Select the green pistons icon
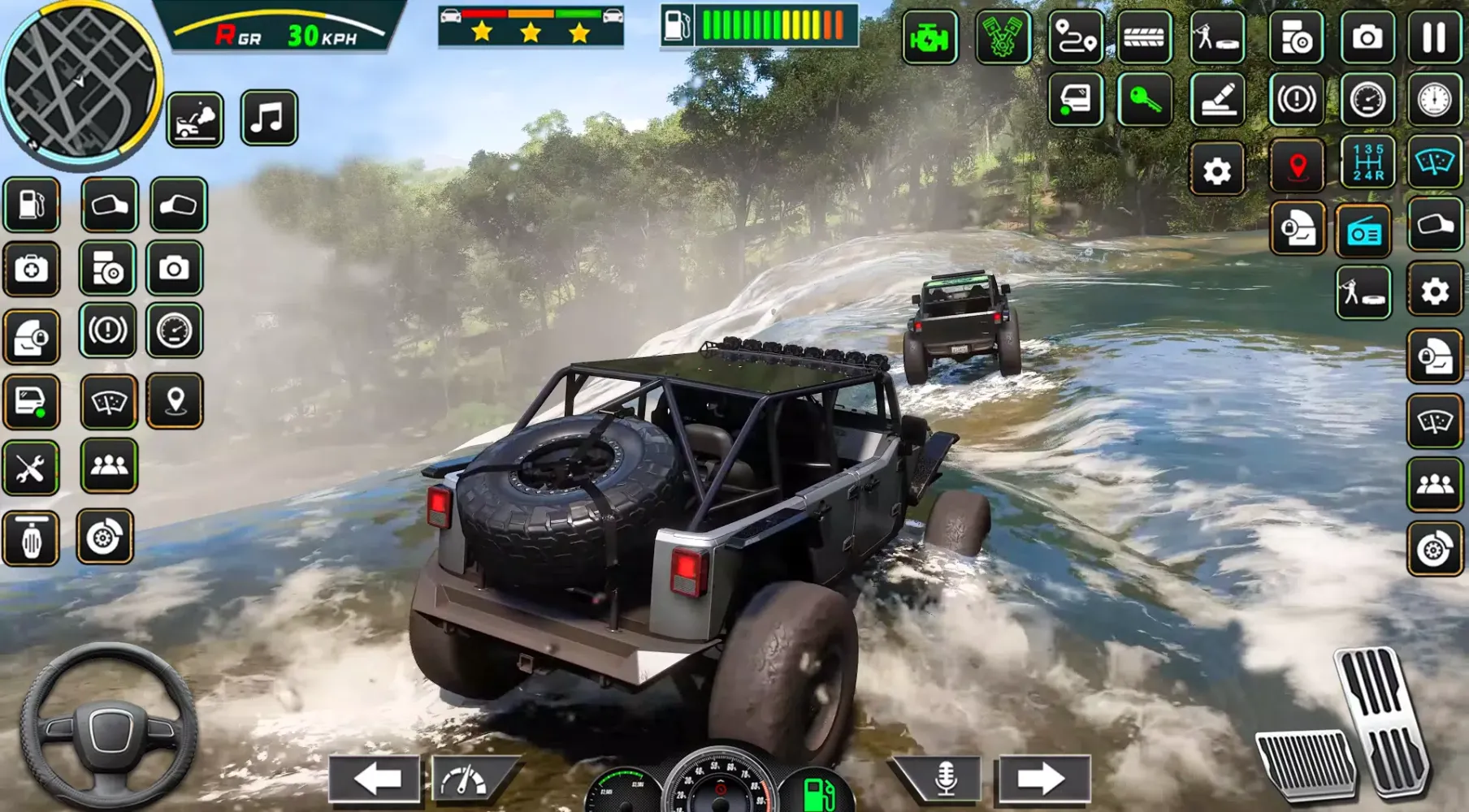 (1002, 37)
